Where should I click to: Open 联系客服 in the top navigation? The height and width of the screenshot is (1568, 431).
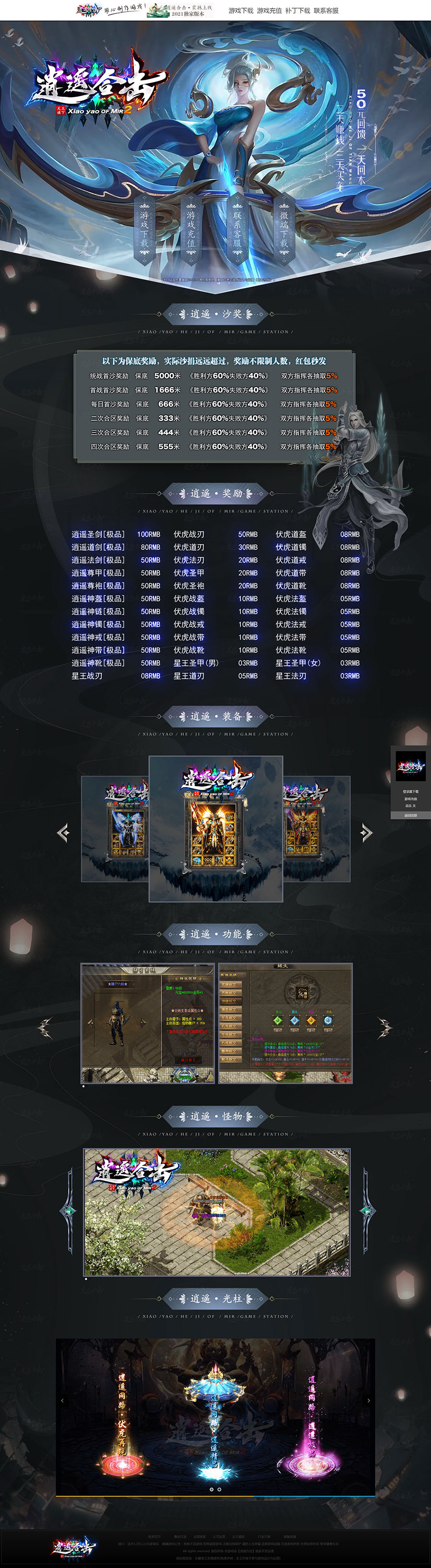click(326, 11)
